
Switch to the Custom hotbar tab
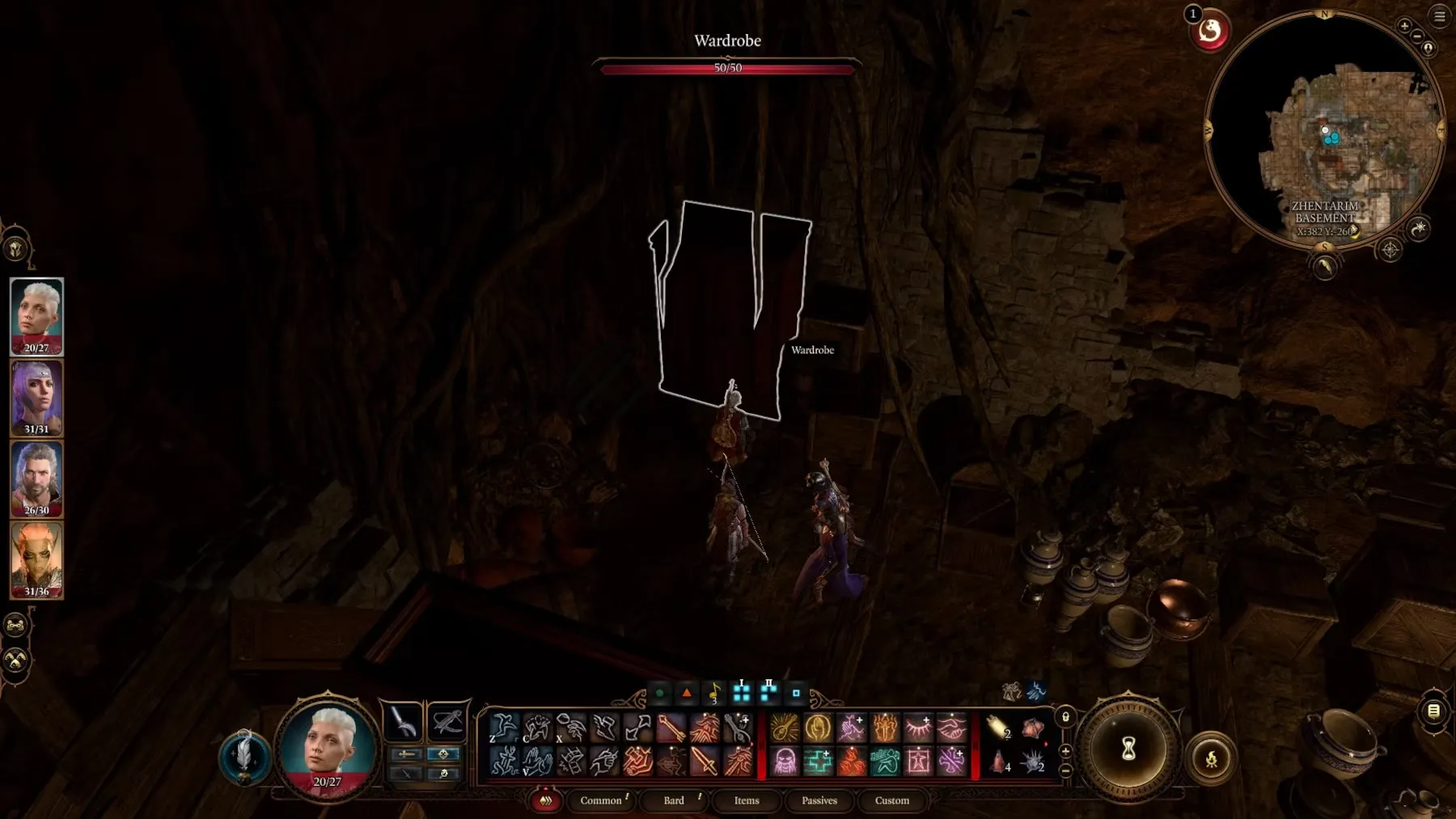point(892,800)
